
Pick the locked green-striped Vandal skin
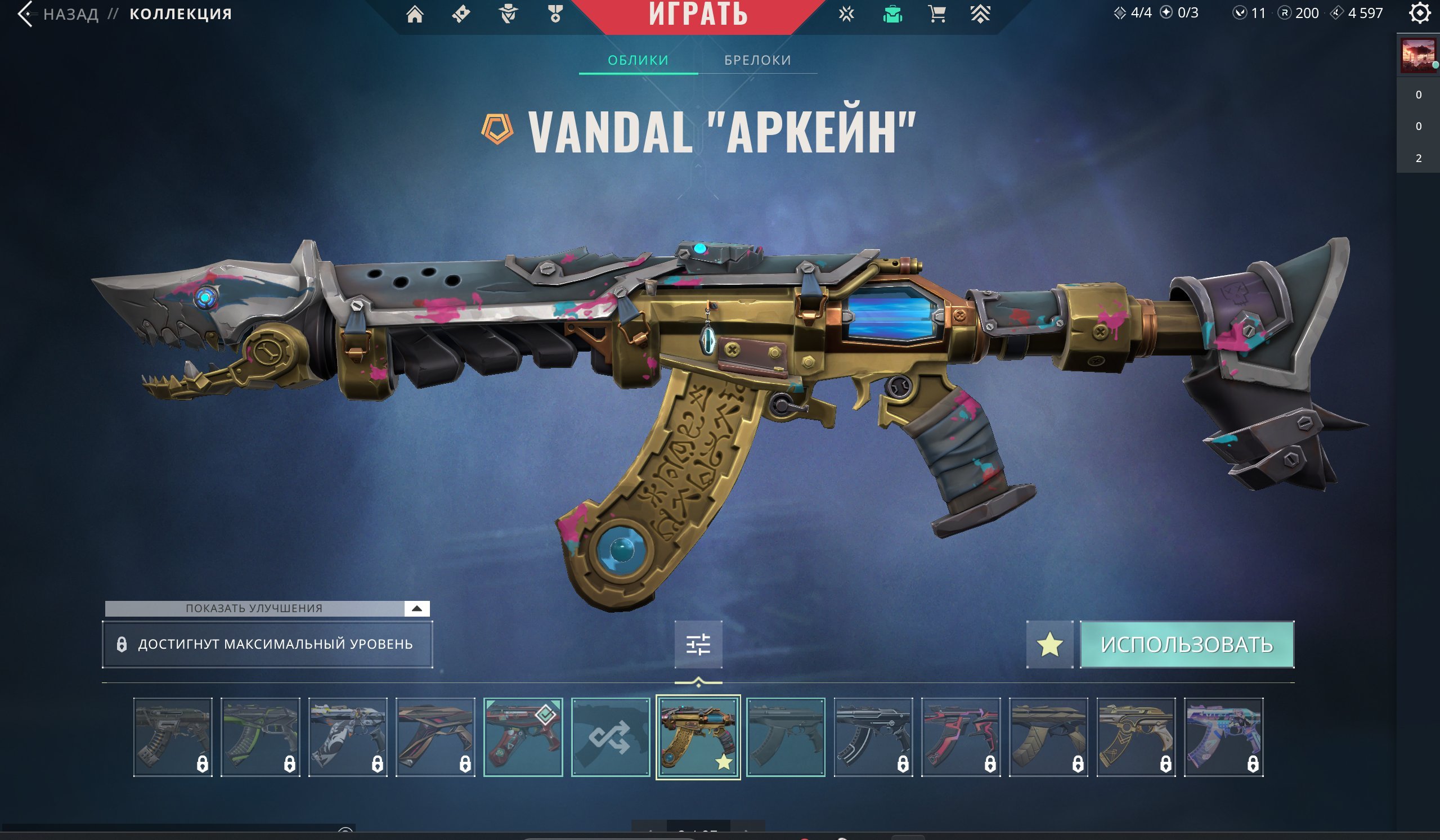(260, 736)
